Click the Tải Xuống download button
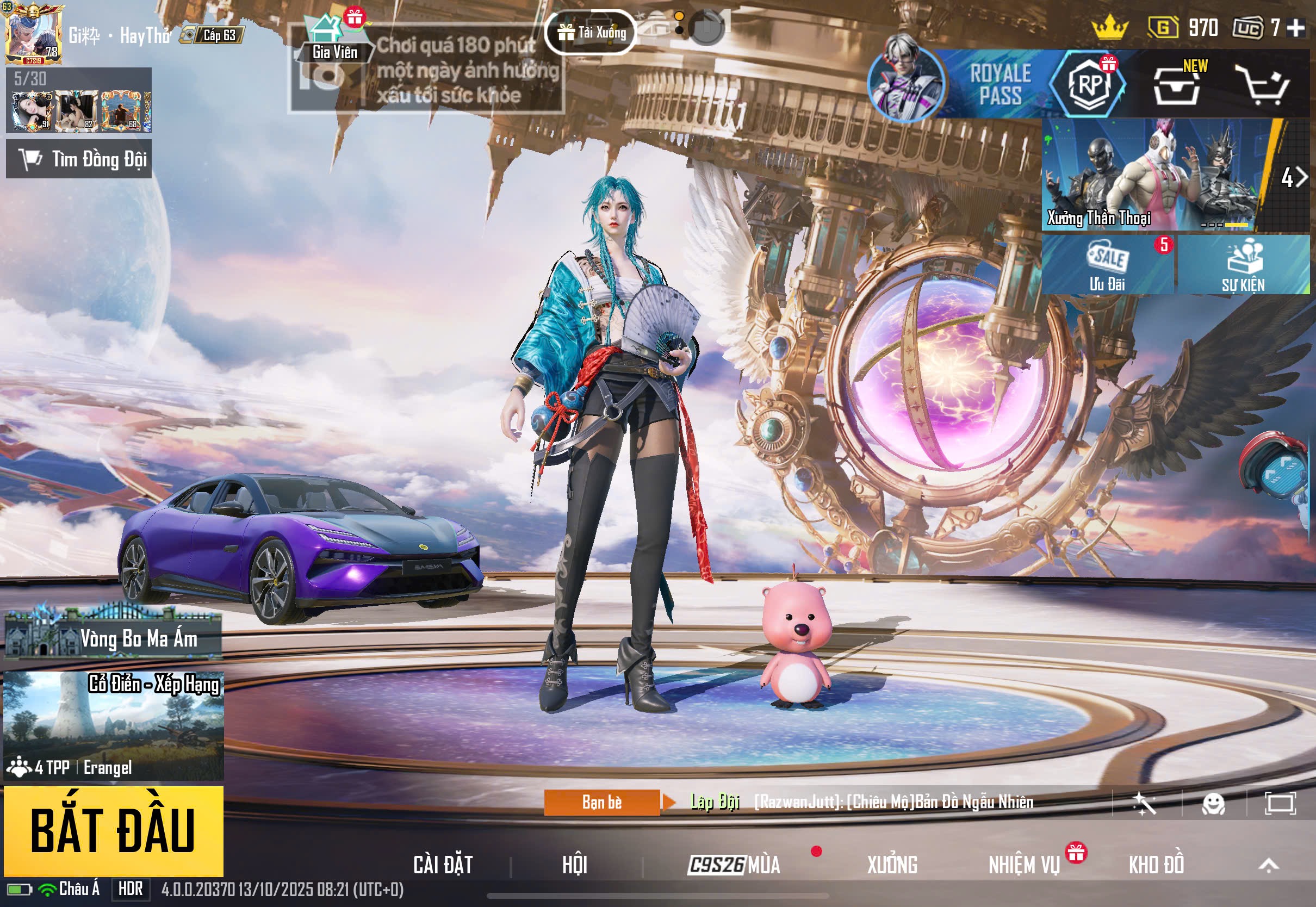Screen dimensions: 1316x907 [591, 33]
